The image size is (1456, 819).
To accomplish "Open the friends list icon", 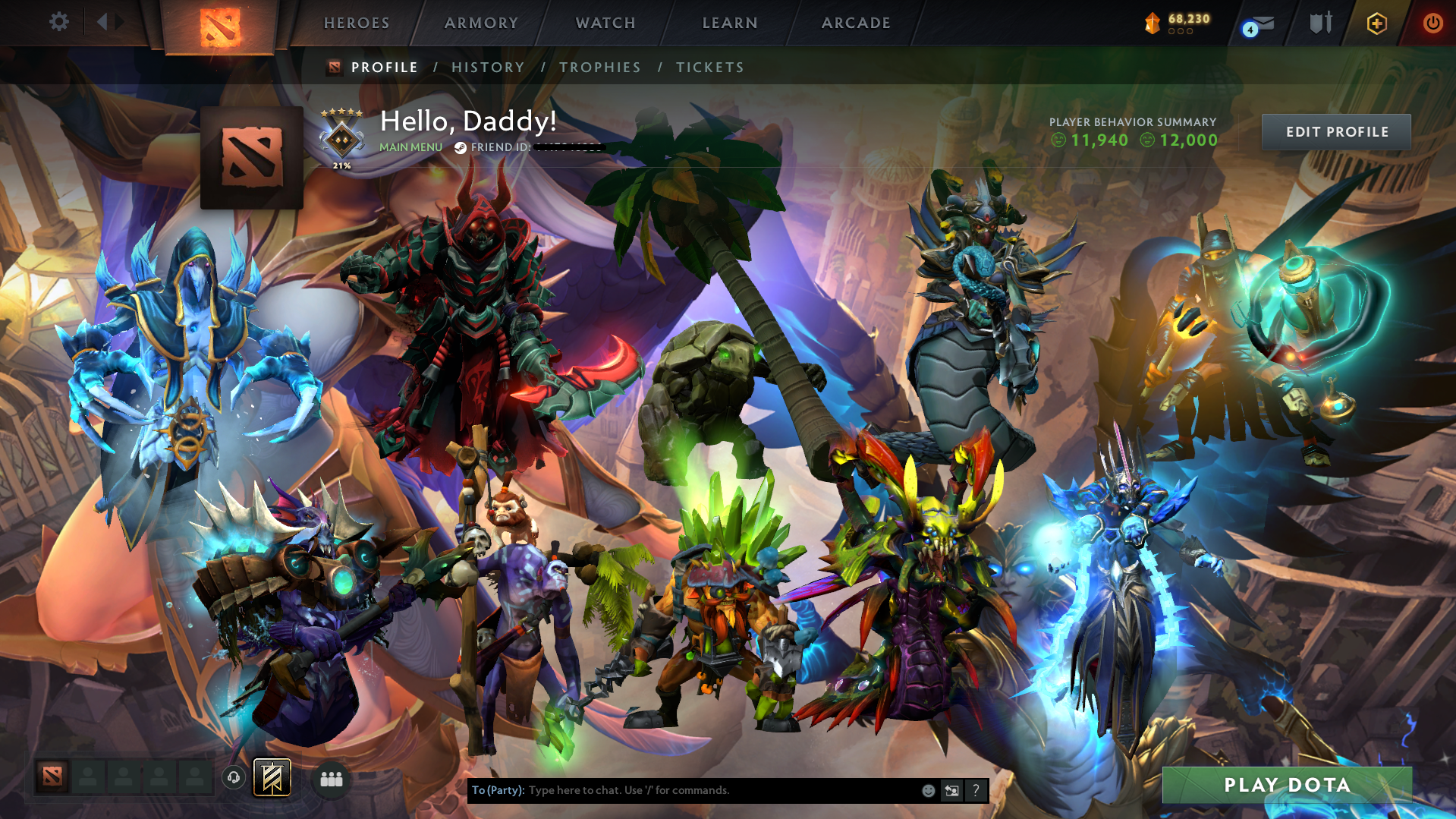I will click(x=331, y=779).
